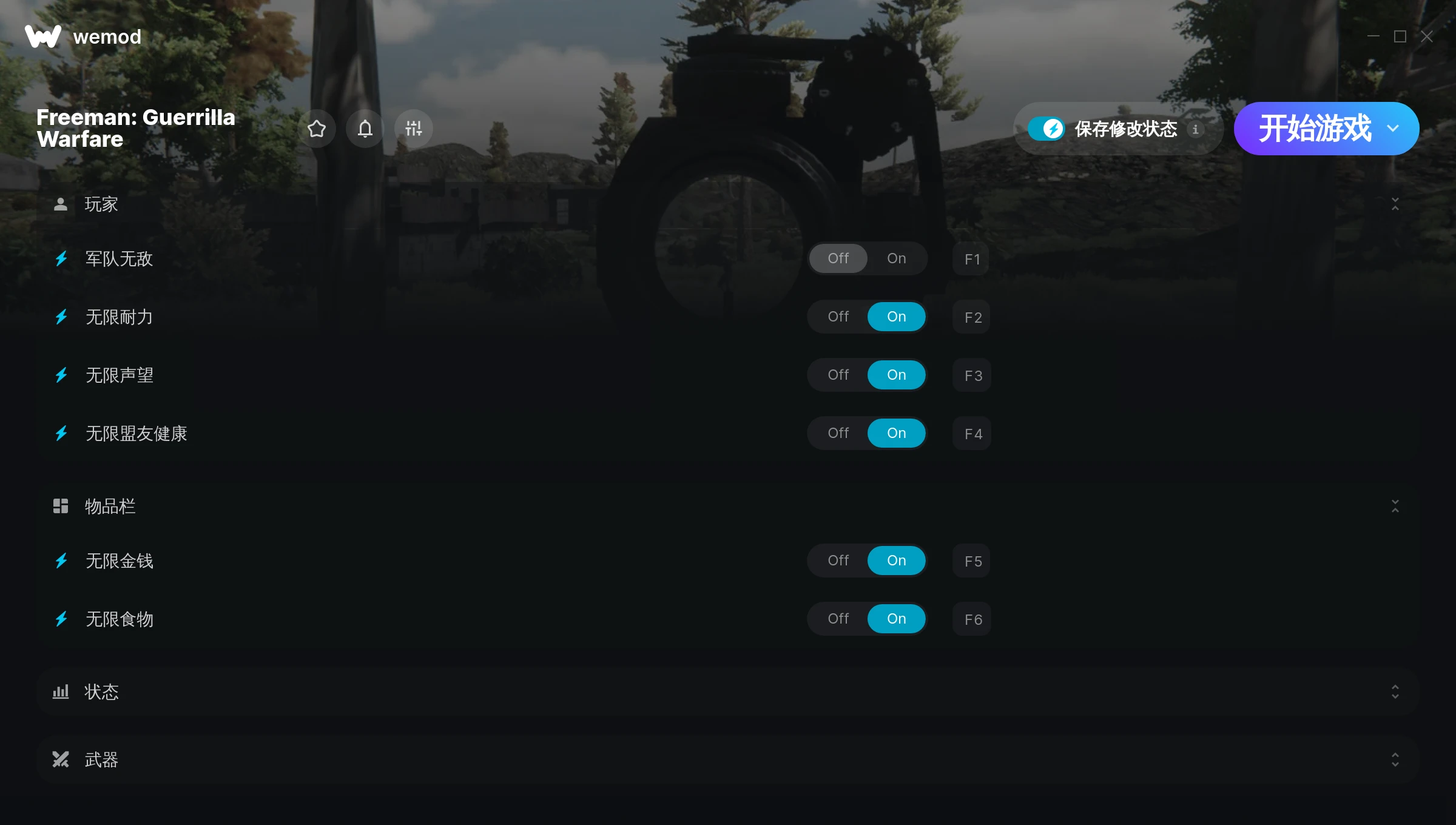Change the F1 hotkey binding

pos(972,259)
